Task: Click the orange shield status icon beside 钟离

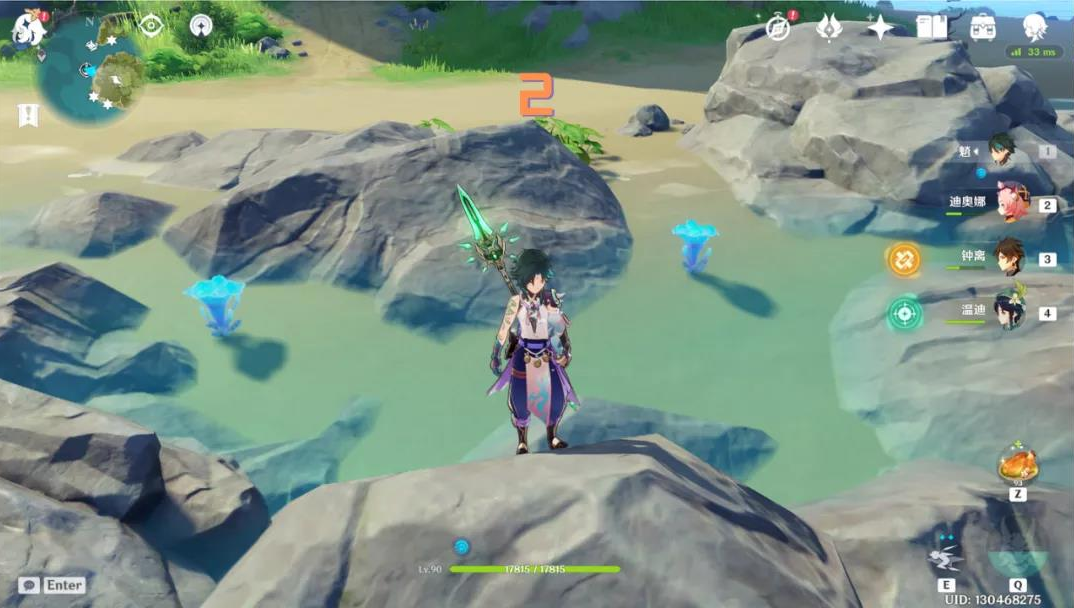Action: 903,259
